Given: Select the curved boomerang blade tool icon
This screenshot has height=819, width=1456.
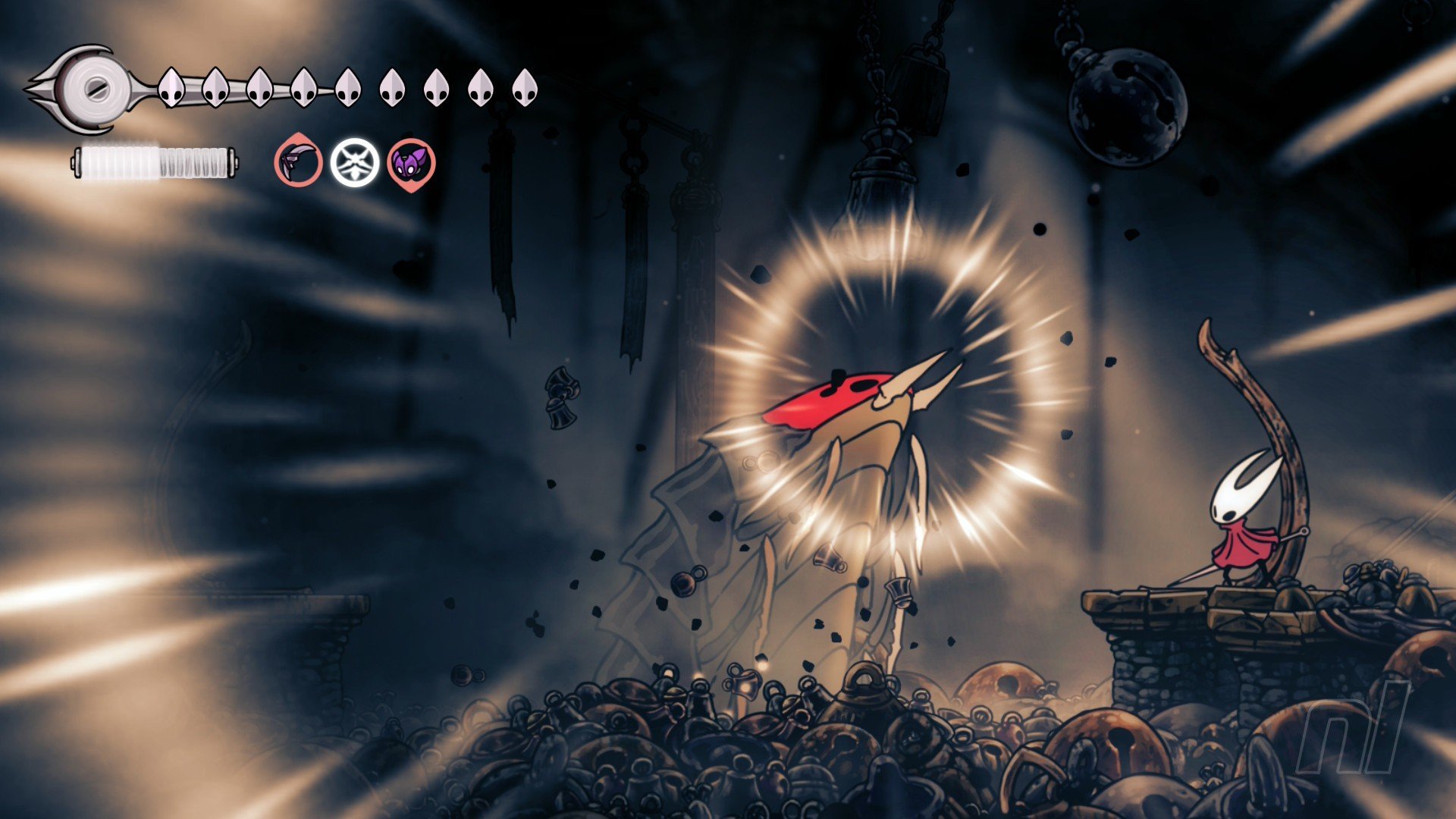Looking at the screenshot, I should (298, 162).
